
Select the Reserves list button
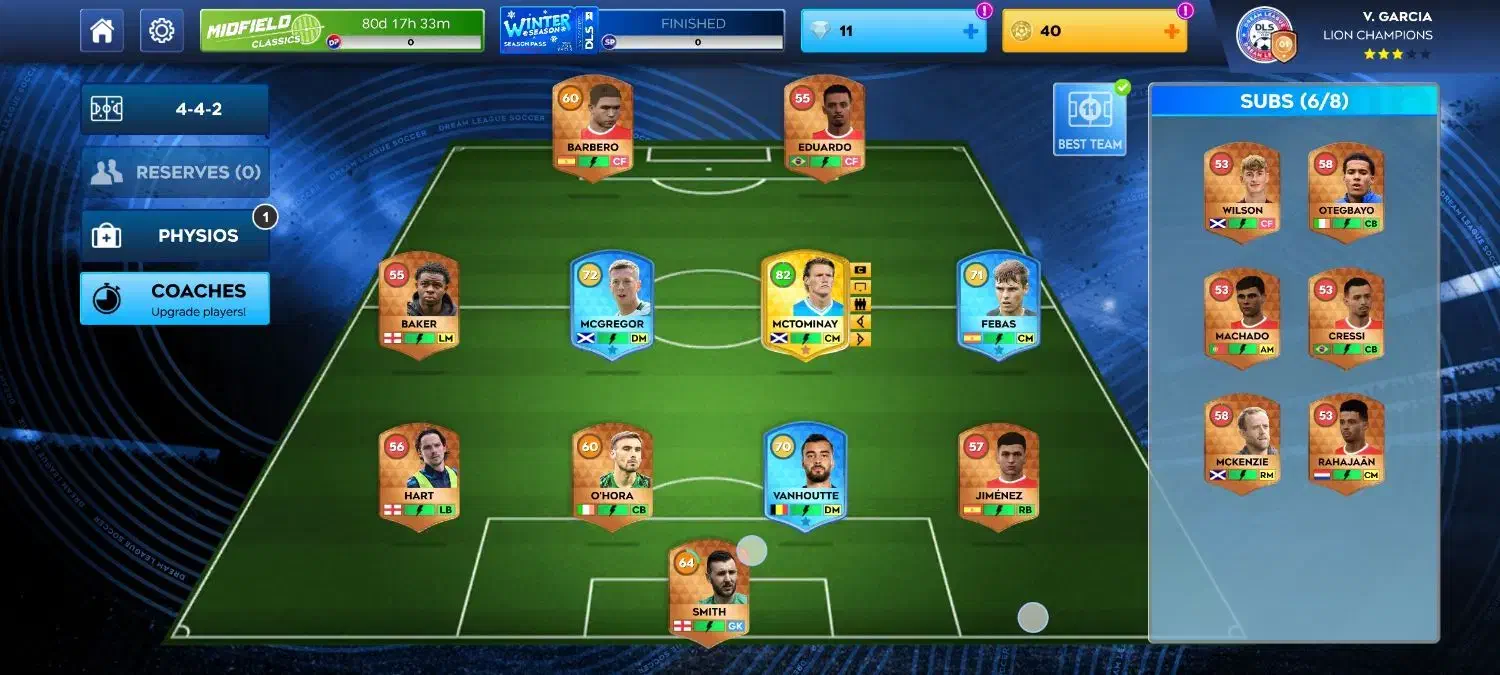click(x=175, y=172)
